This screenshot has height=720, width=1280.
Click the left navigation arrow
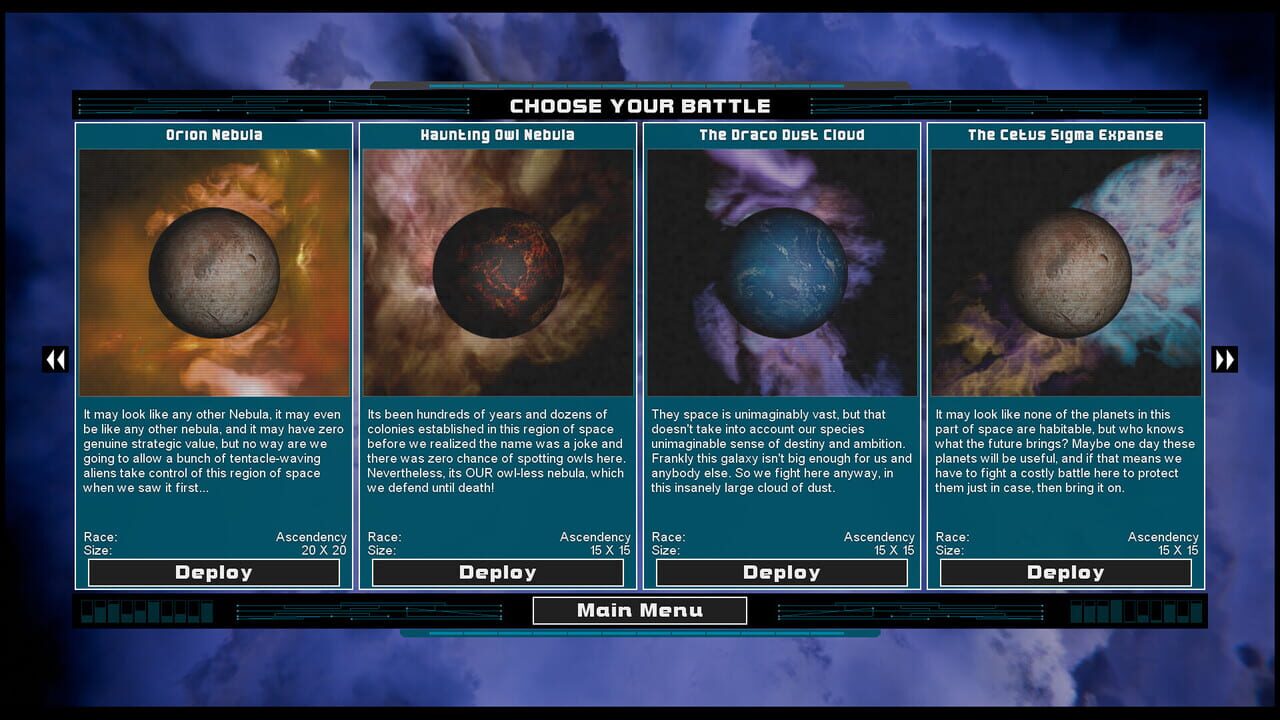click(x=56, y=359)
